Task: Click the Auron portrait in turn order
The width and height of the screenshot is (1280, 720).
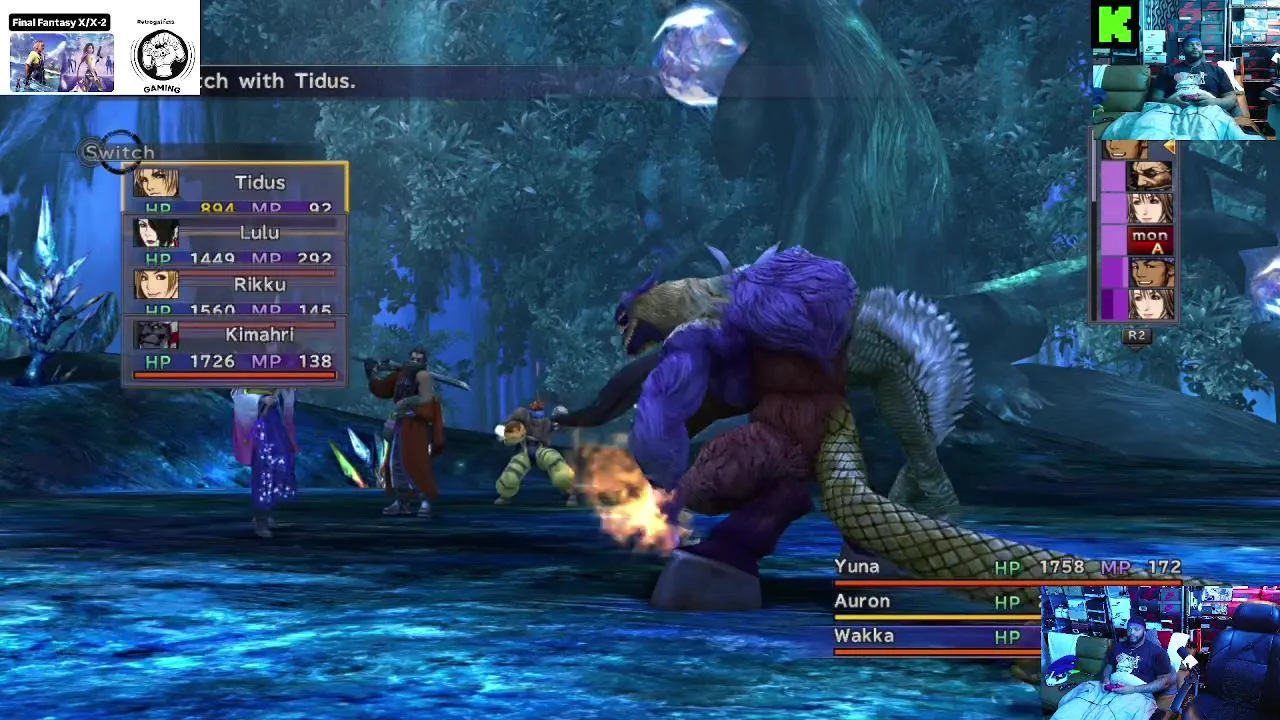Action: click(1149, 178)
